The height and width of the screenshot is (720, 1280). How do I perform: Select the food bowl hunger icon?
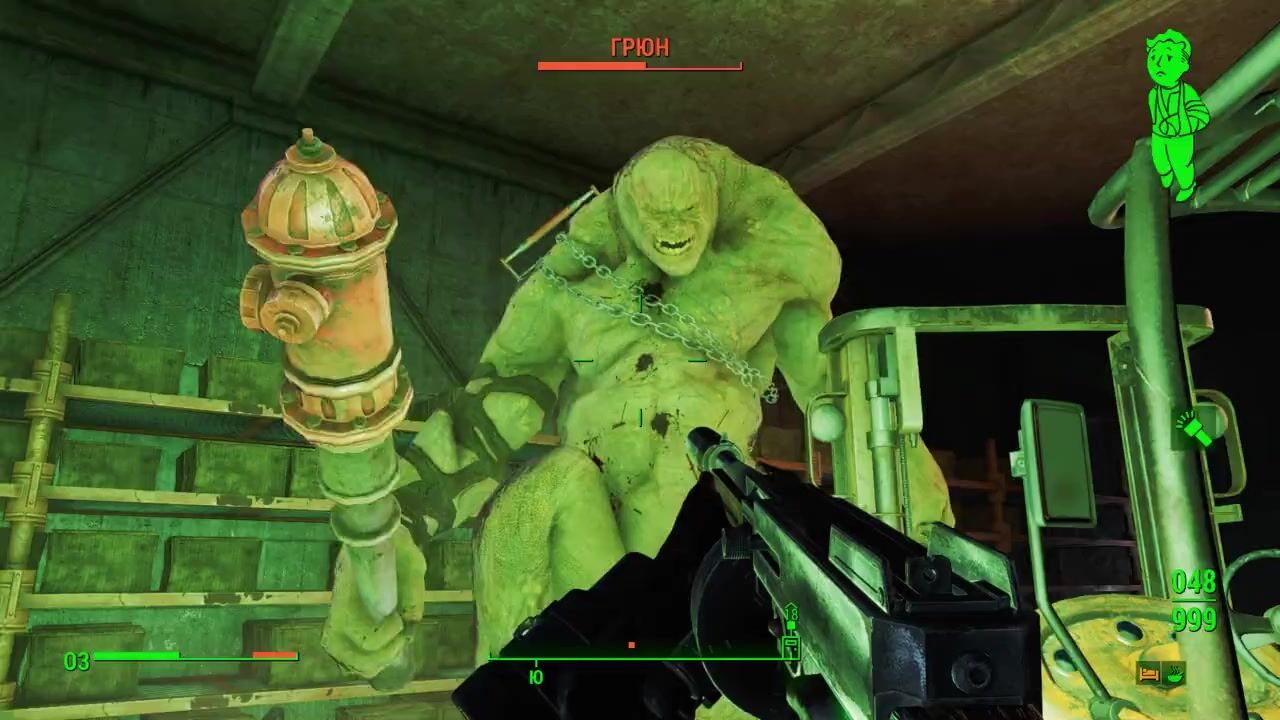[1174, 673]
